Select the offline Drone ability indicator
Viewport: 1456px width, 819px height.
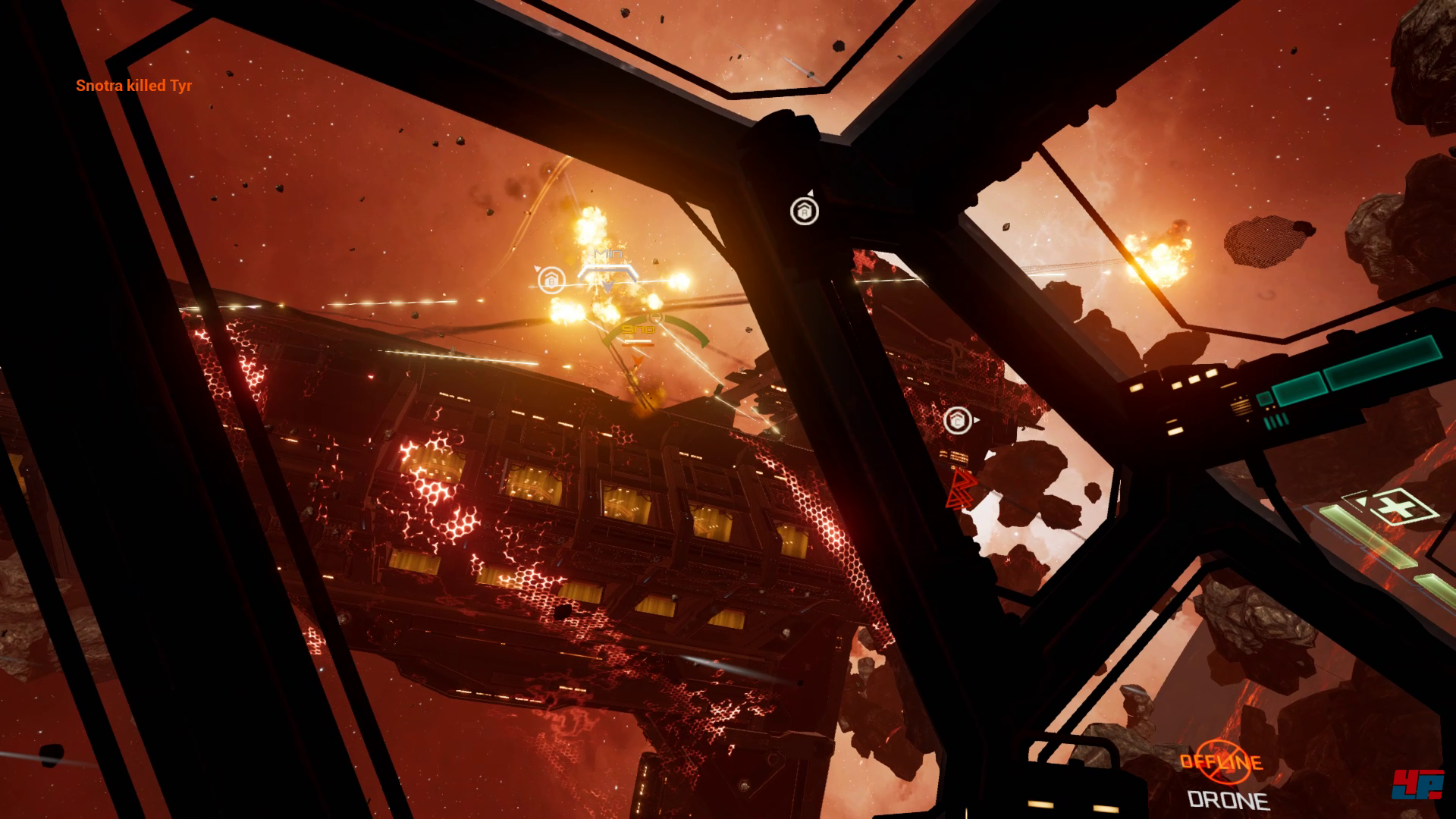[1221, 762]
